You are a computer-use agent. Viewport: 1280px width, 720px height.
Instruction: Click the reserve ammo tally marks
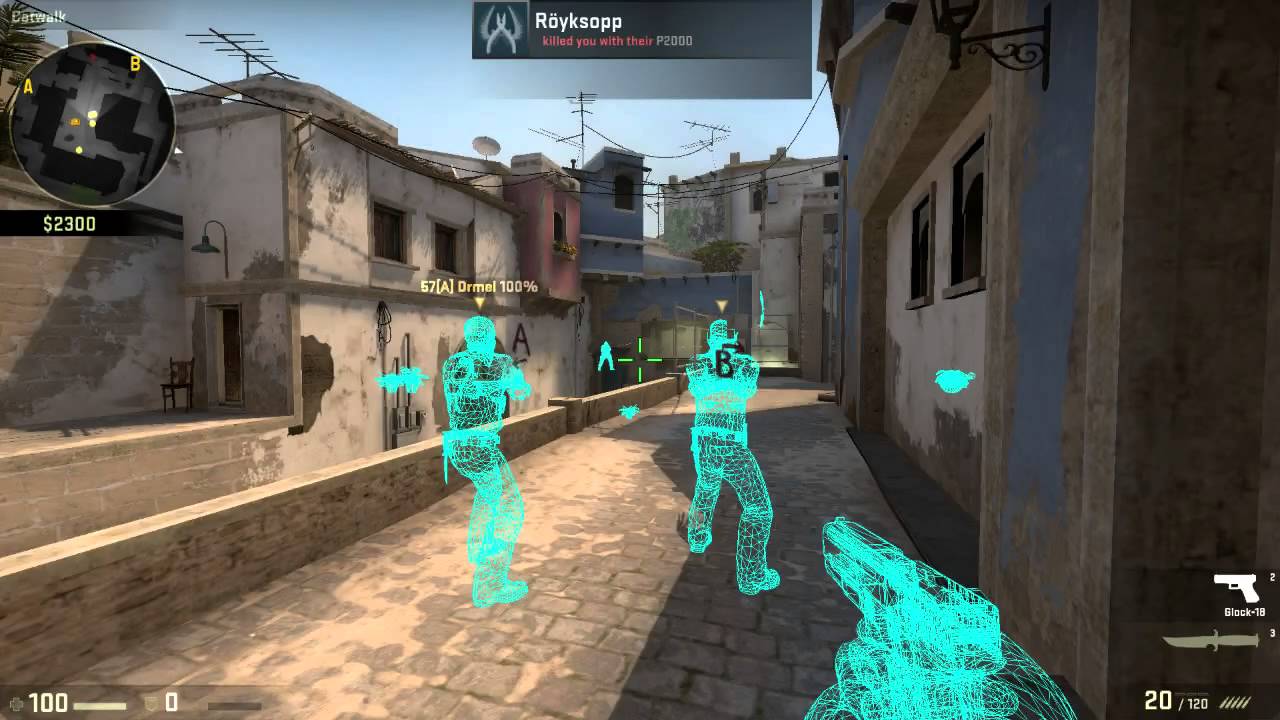(1234, 701)
